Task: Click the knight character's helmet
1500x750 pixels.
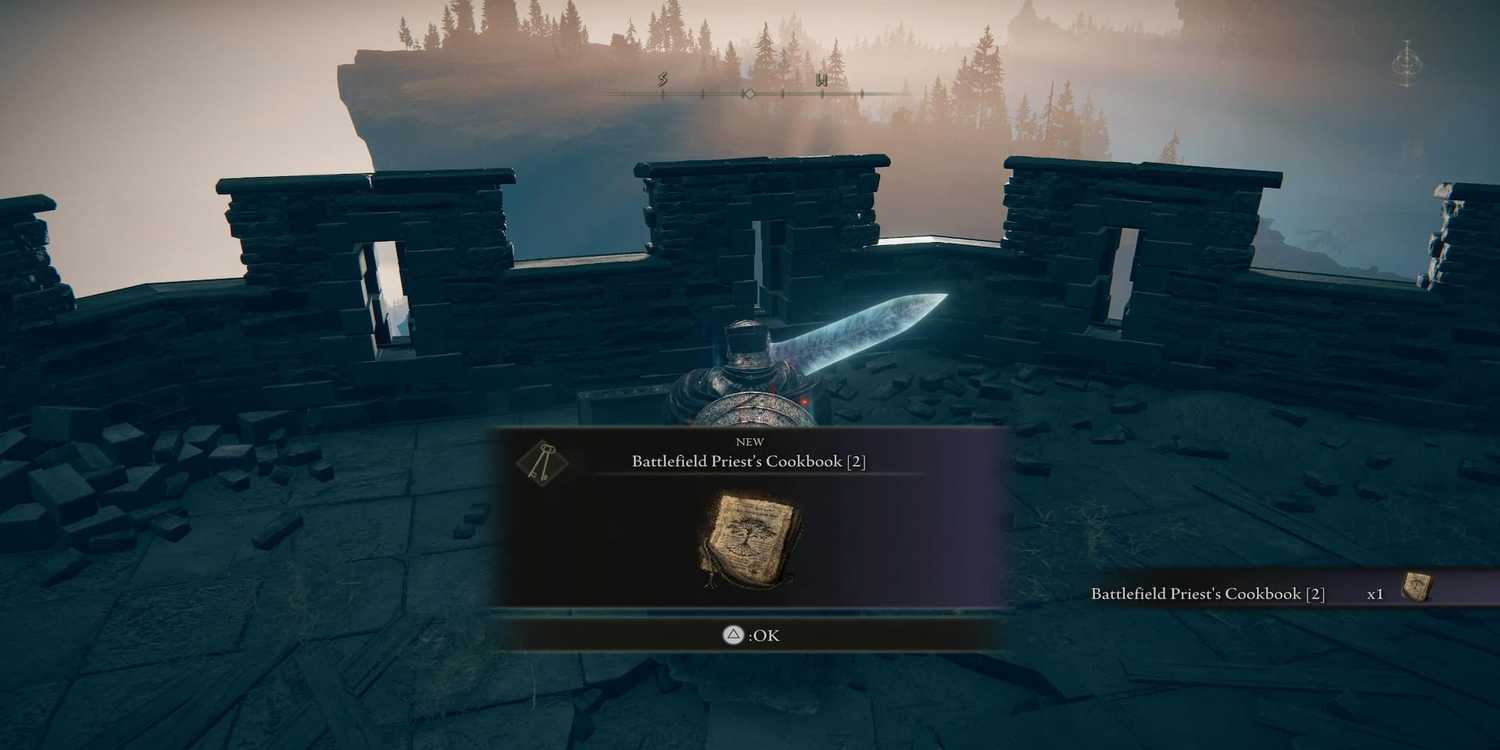Action: (747, 340)
